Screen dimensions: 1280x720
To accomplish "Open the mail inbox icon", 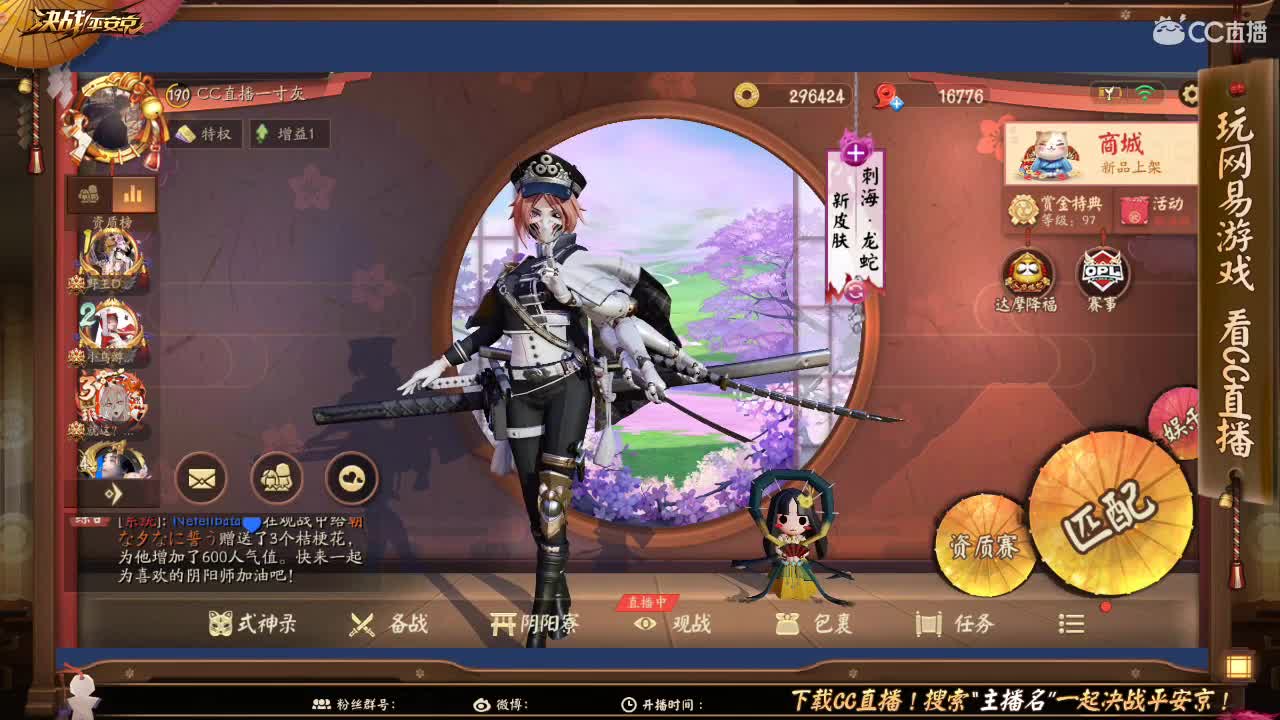I will pyautogui.click(x=203, y=478).
